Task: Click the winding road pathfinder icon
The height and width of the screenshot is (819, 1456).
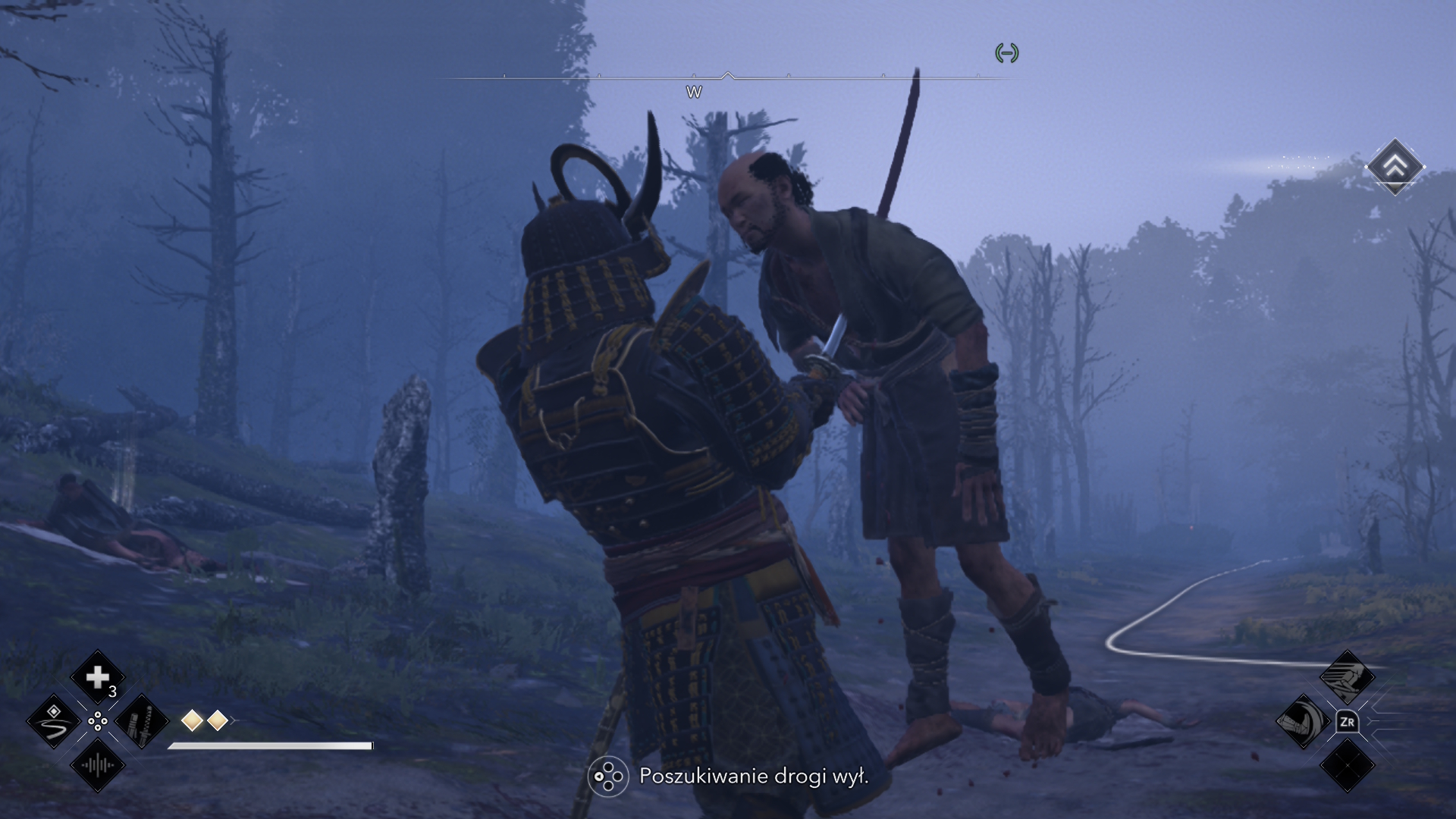Action: click(x=54, y=722)
